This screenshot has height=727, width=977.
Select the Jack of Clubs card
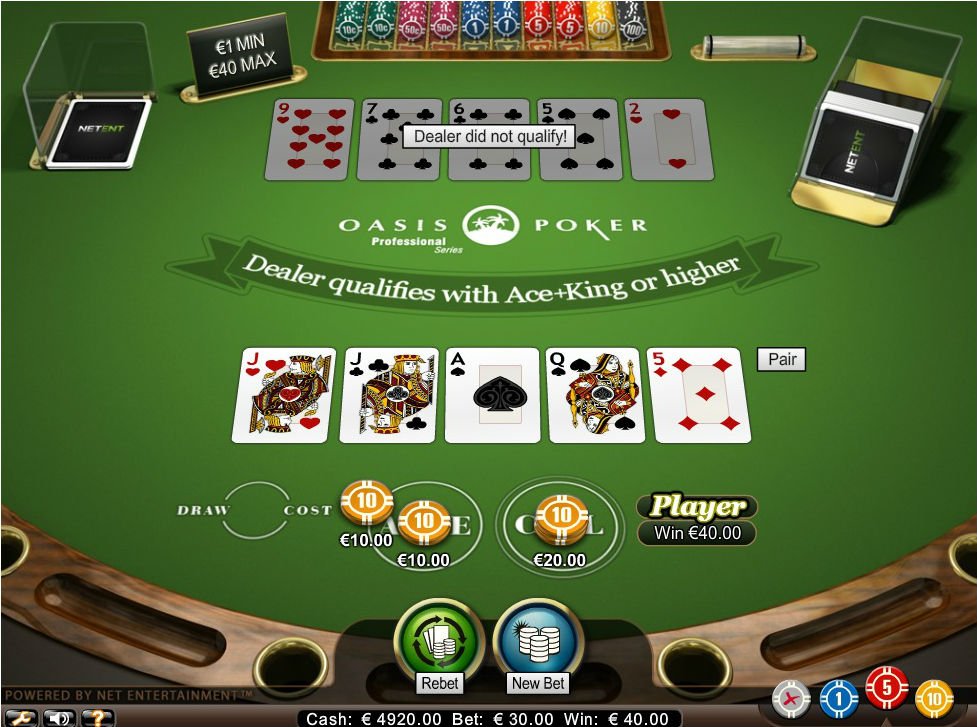pyautogui.click(x=389, y=395)
